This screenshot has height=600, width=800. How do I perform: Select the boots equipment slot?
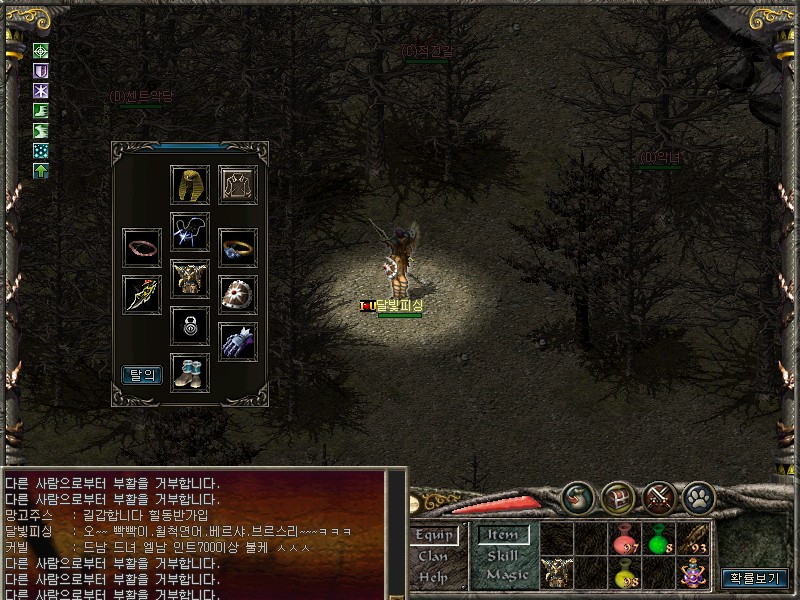189,373
